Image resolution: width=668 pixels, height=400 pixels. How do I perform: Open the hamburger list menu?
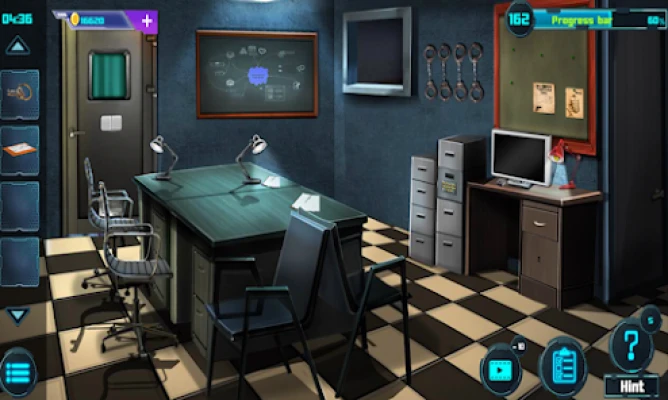tap(17, 372)
